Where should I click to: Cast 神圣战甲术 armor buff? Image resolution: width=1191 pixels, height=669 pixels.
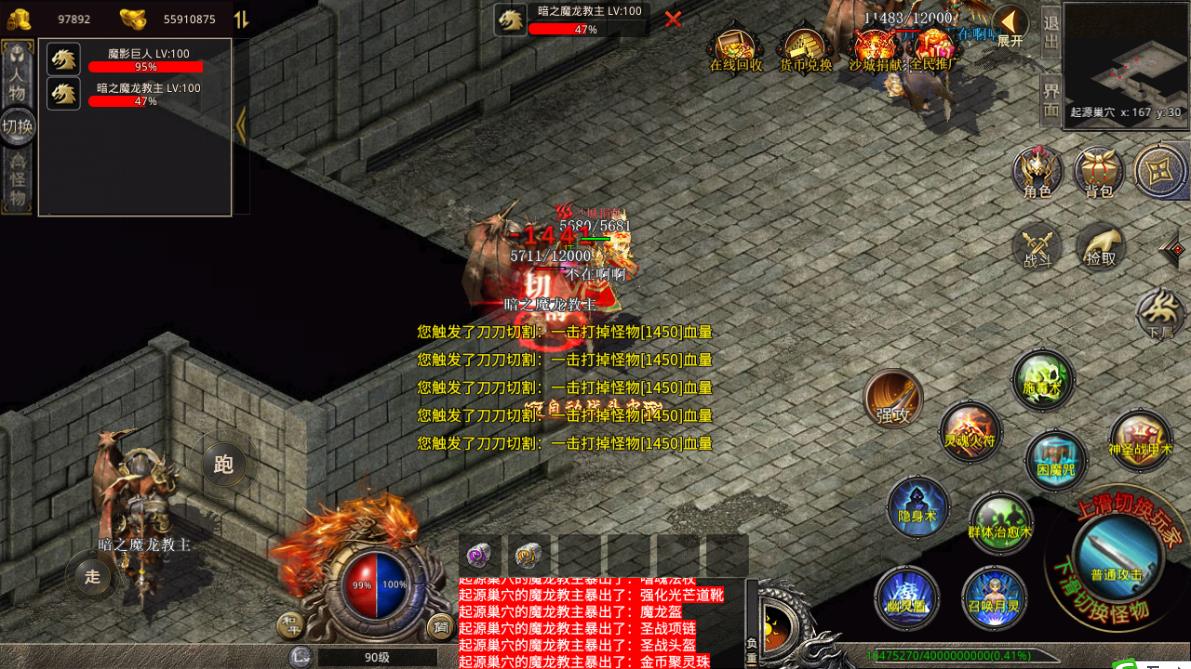coord(1140,441)
